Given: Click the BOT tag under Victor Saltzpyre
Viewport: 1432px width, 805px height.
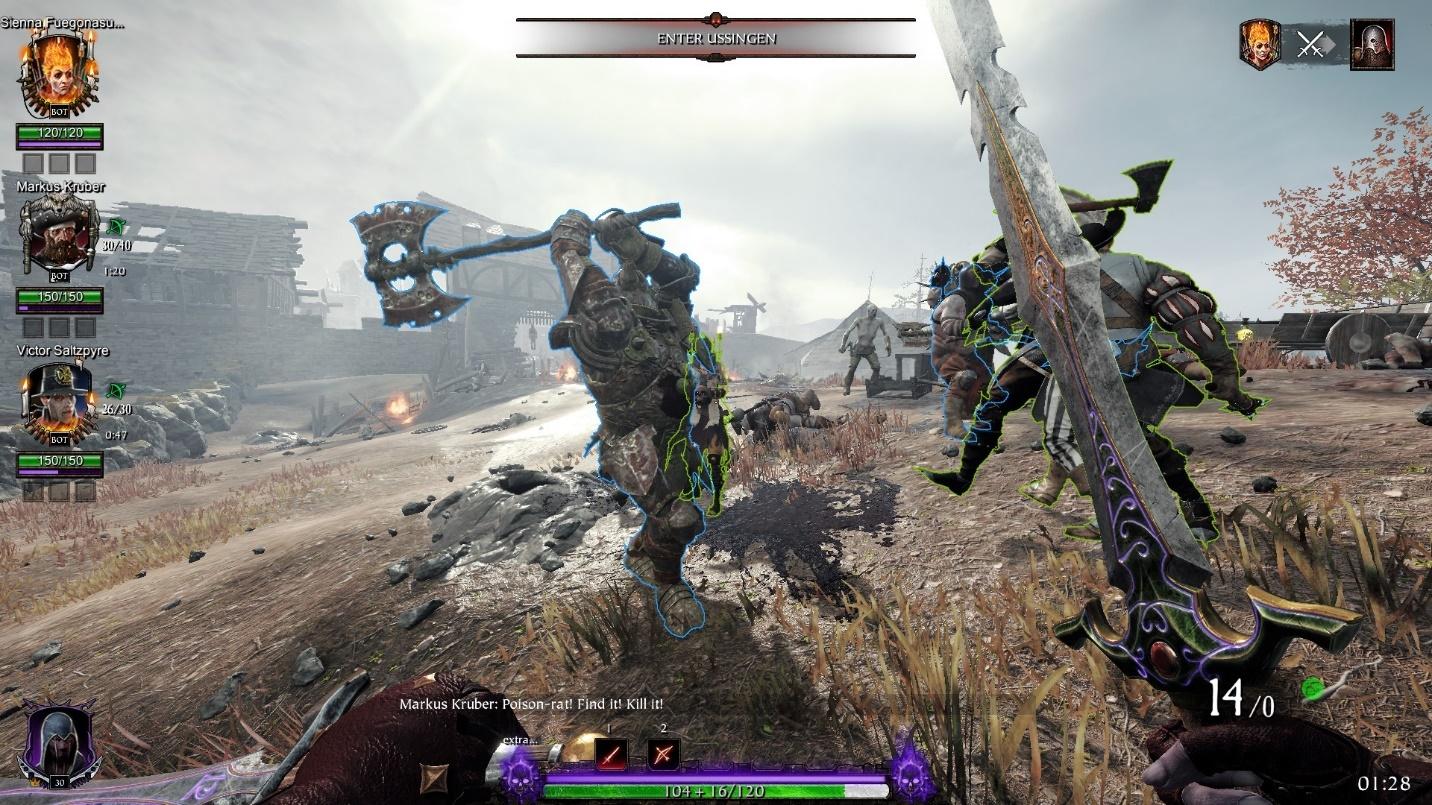Looking at the screenshot, I should (x=58, y=438).
